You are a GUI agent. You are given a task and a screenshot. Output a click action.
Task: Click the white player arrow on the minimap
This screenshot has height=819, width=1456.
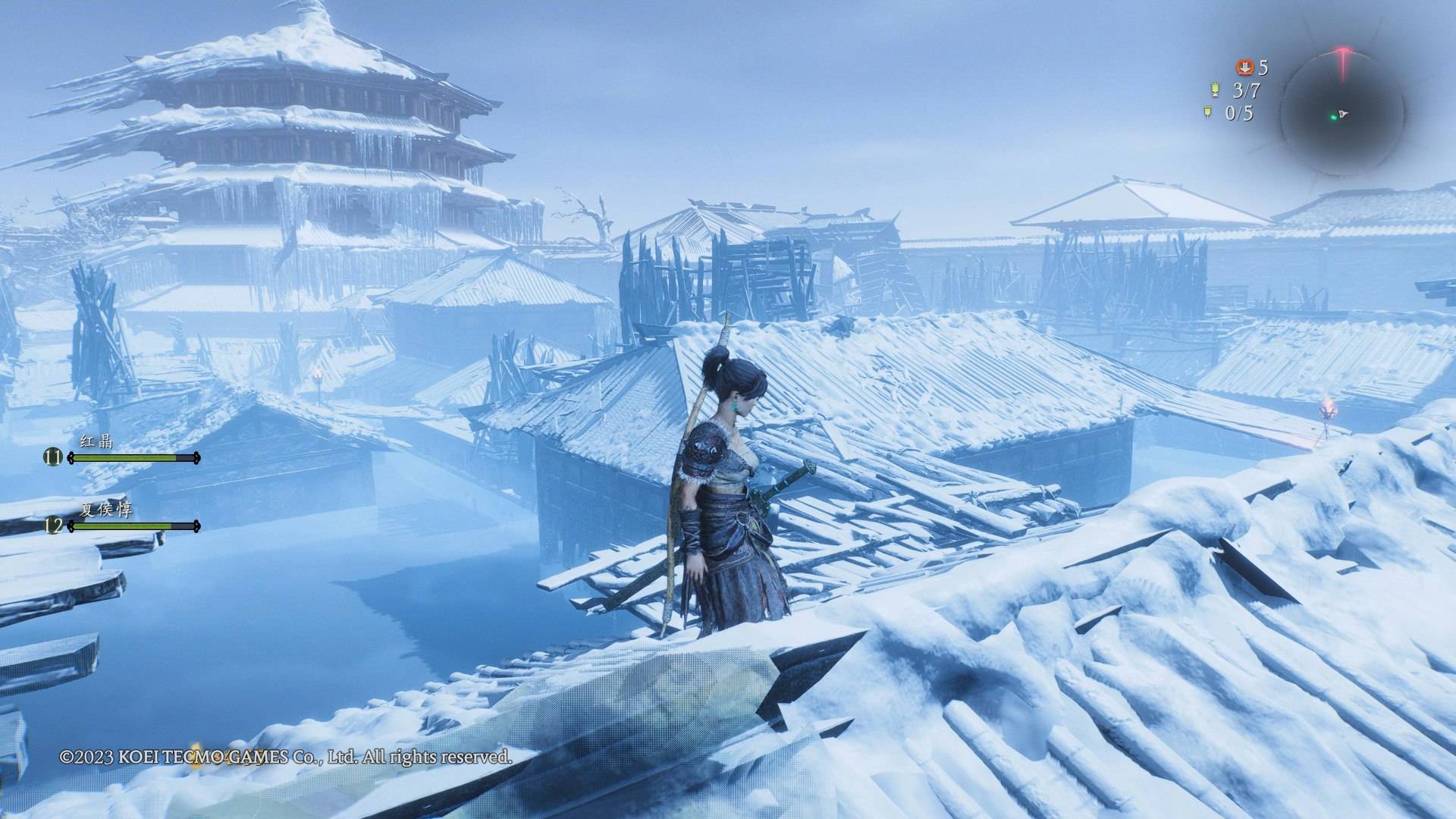pyautogui.click(x=1343, y=114)
